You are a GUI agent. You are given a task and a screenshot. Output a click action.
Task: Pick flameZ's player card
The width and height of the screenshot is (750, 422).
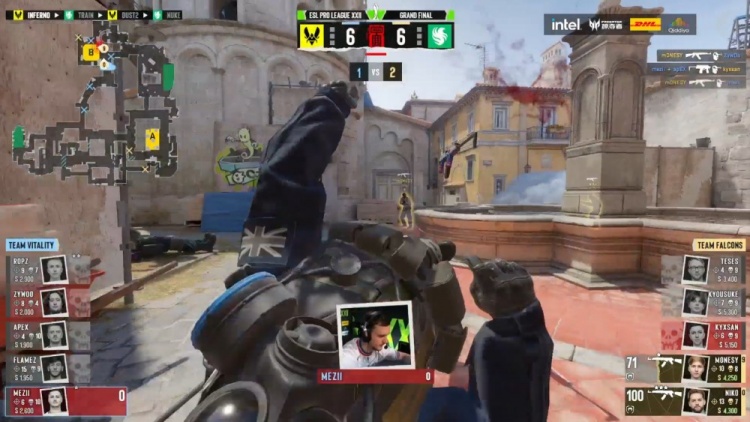point(38,367)
